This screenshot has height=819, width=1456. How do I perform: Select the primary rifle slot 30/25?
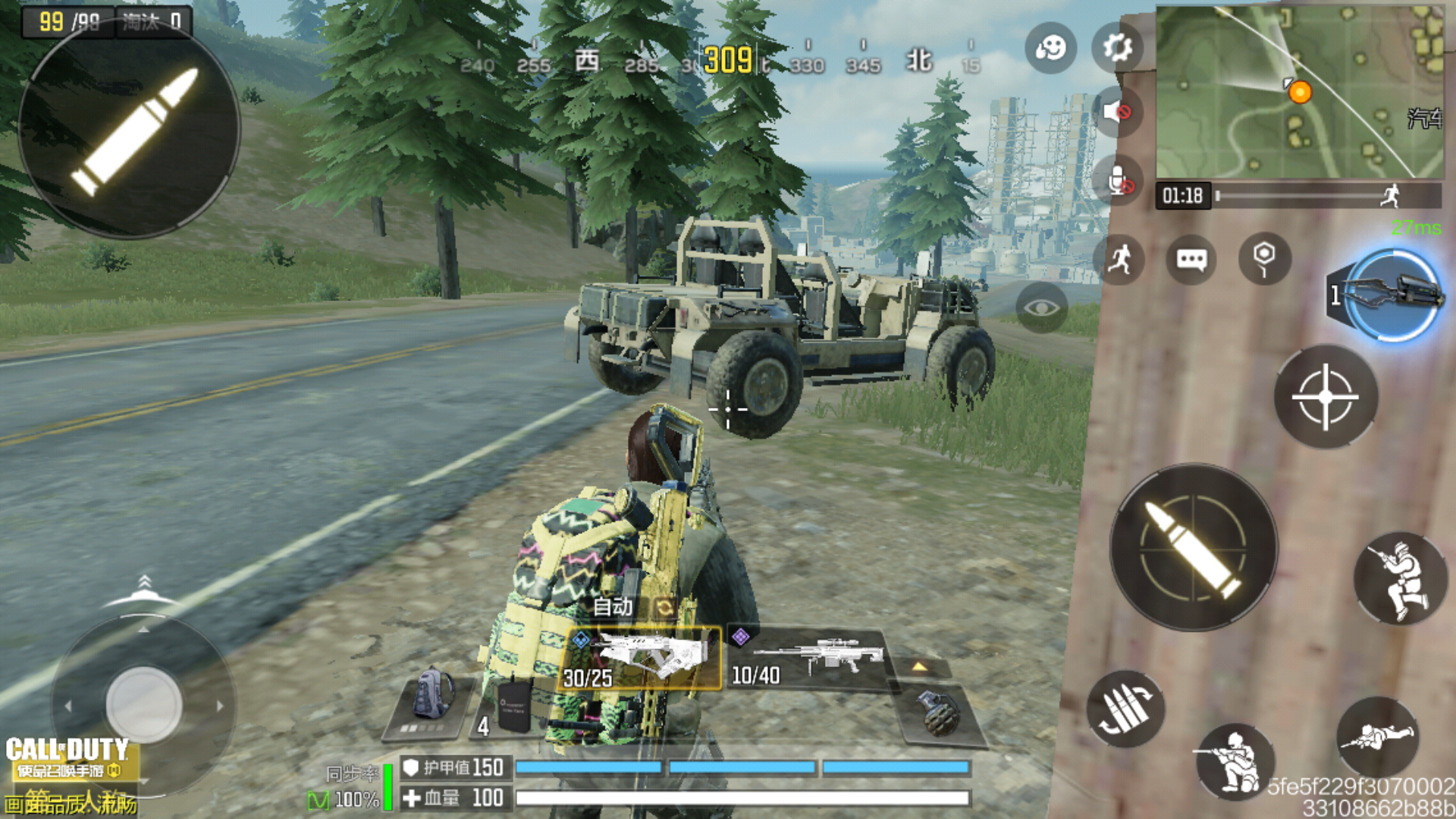pos(641,658)
